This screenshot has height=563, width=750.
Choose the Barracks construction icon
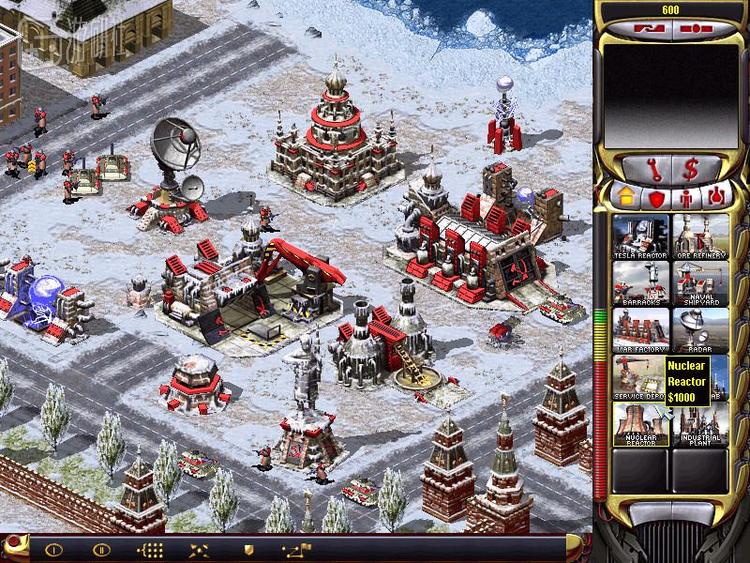coord(641,283)
